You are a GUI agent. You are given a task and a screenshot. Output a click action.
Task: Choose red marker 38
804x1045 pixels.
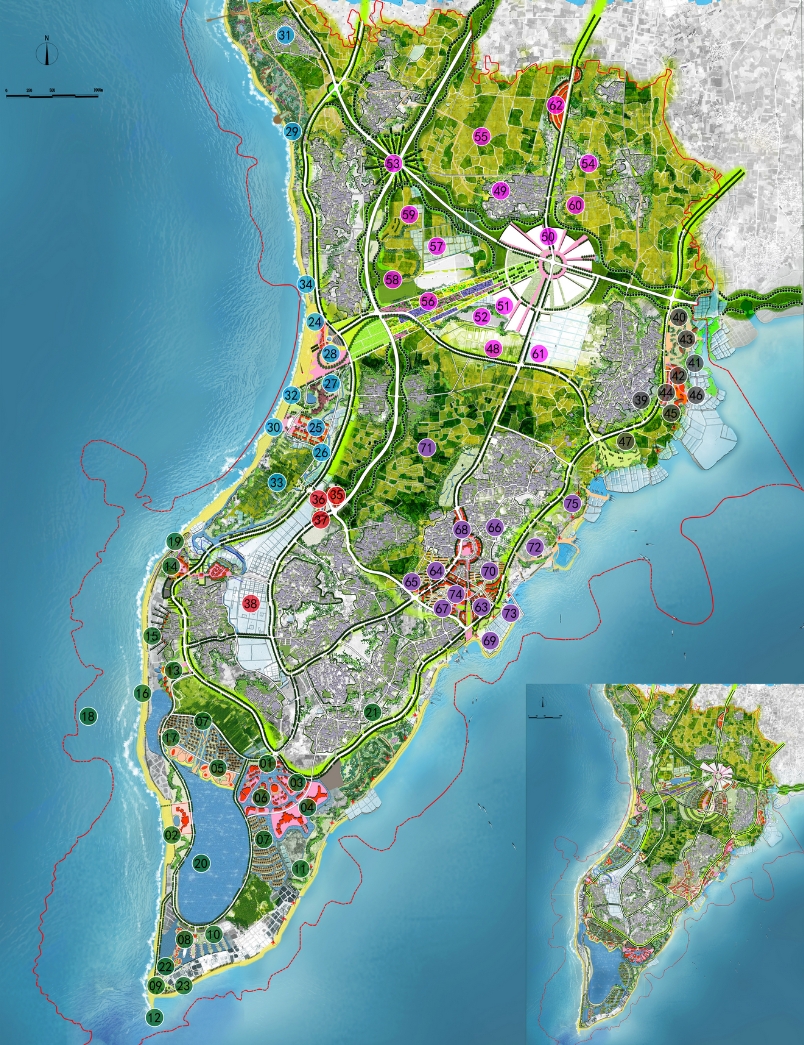[250, 603]
